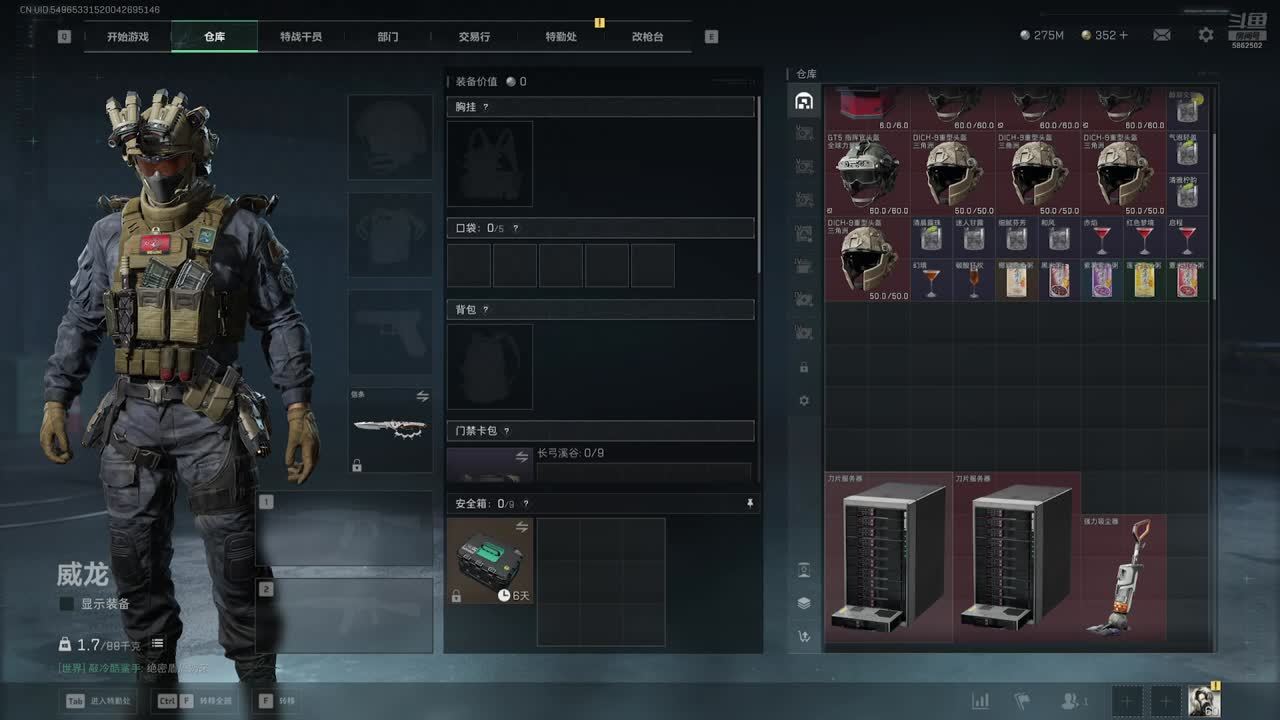The image size is (1280, 720).
Task: Select the equipped melee knife slot
Action: click(390, 430)
